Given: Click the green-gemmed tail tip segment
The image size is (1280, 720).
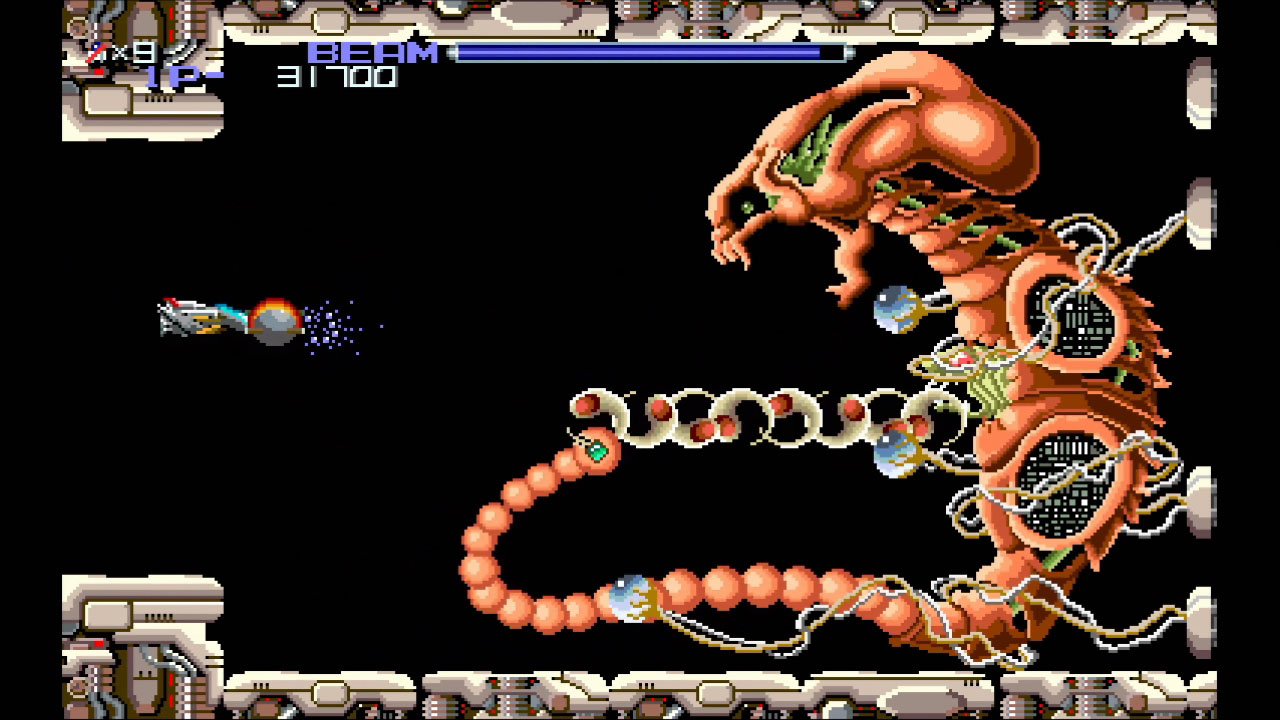Looking at the screenshot, I should coord(598,452).
